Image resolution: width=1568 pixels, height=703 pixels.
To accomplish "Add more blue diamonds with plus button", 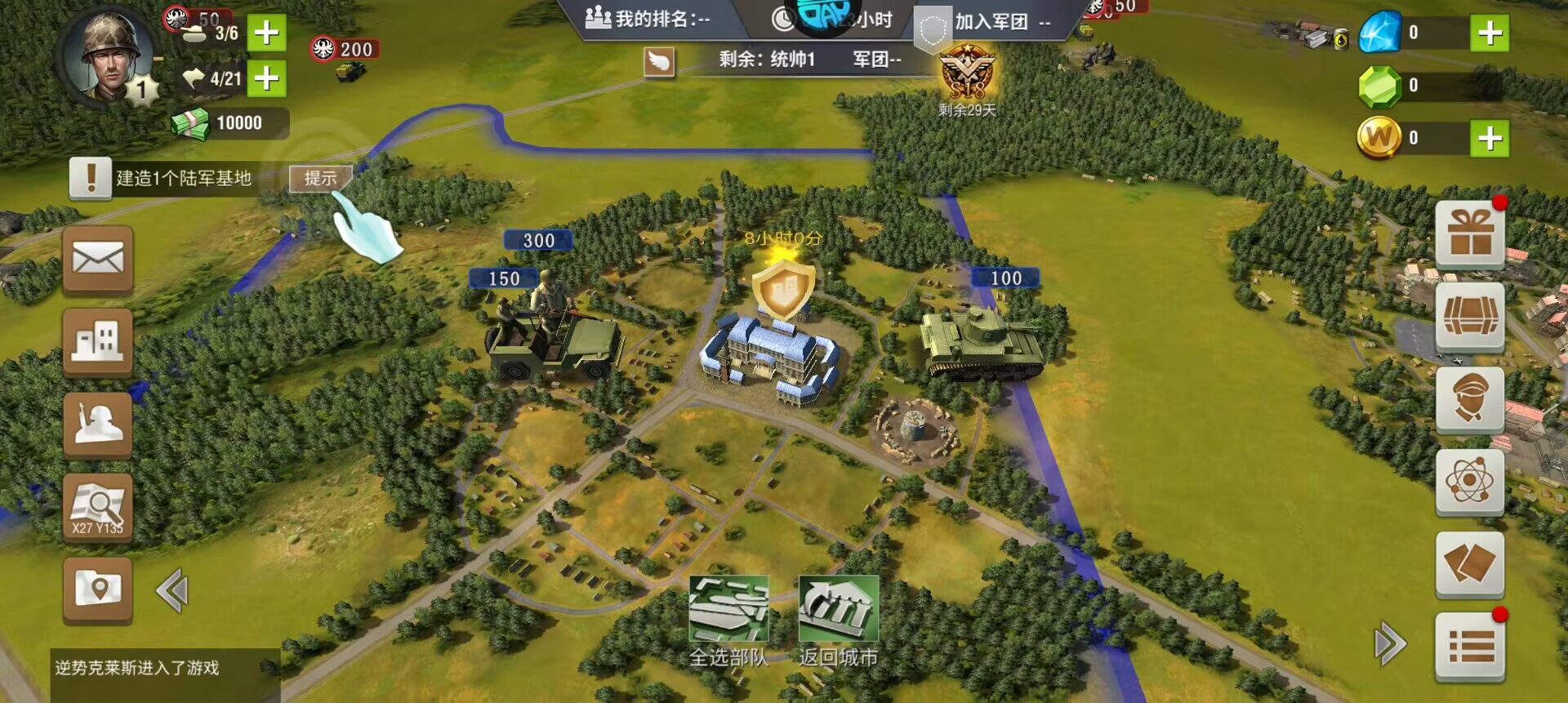I will pyautogui.click(x=1490, y=33).
